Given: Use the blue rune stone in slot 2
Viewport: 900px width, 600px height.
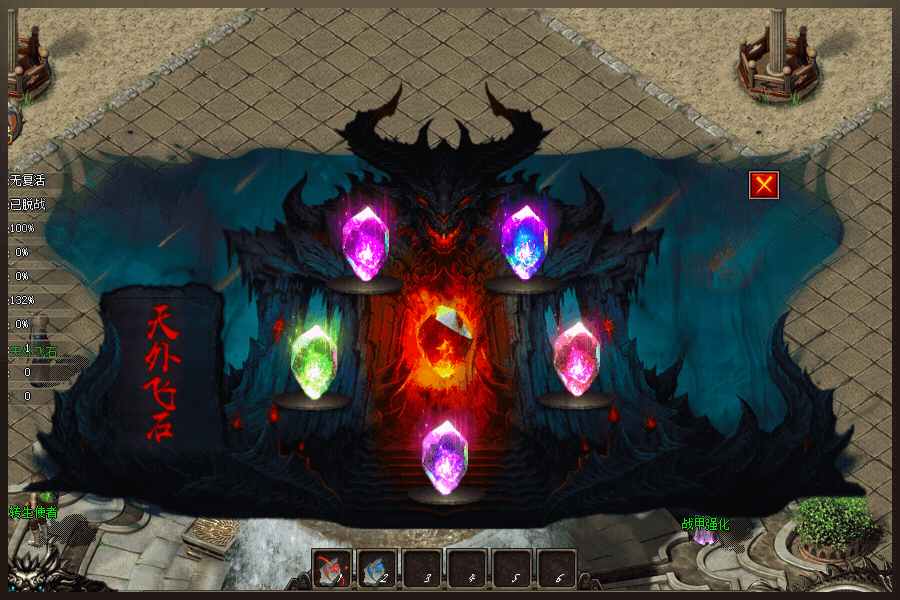Looking at the screenshot, I should (x=376, y=569).
